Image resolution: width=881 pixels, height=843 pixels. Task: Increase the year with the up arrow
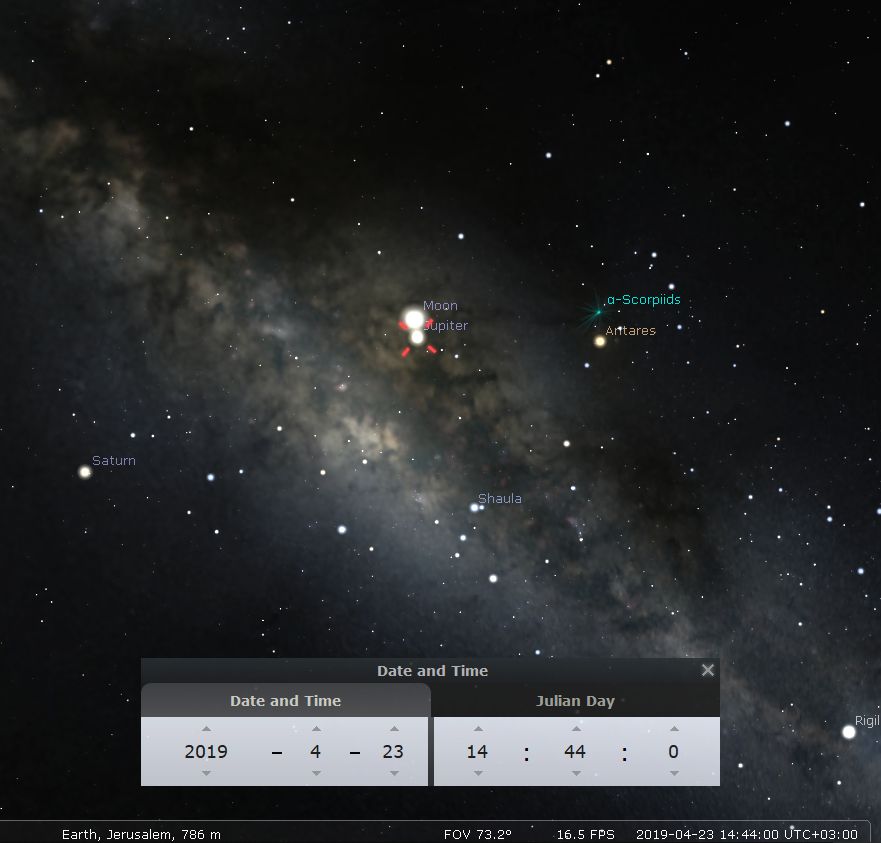pos(206,729)
